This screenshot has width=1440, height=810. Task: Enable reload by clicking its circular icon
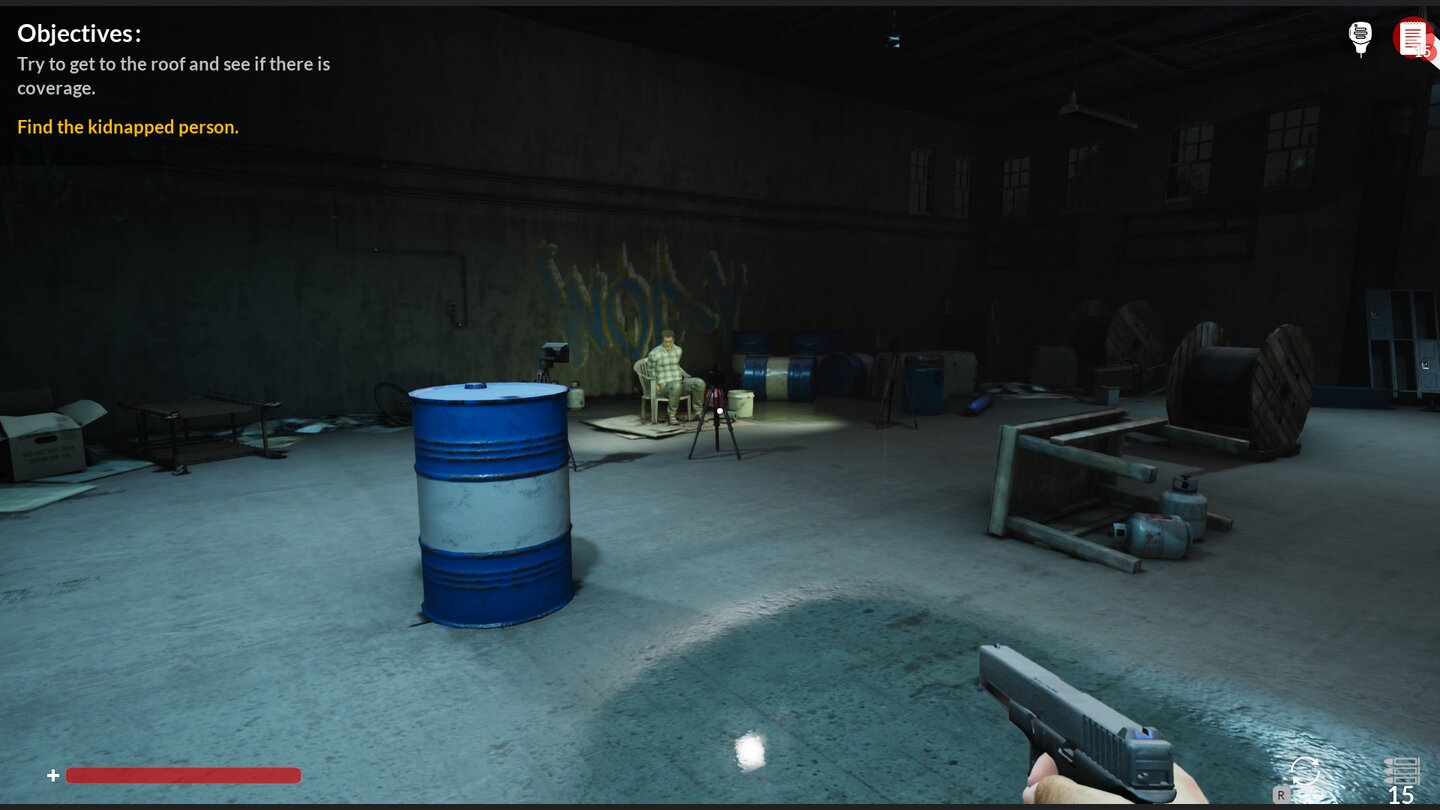pos(1303,772)
